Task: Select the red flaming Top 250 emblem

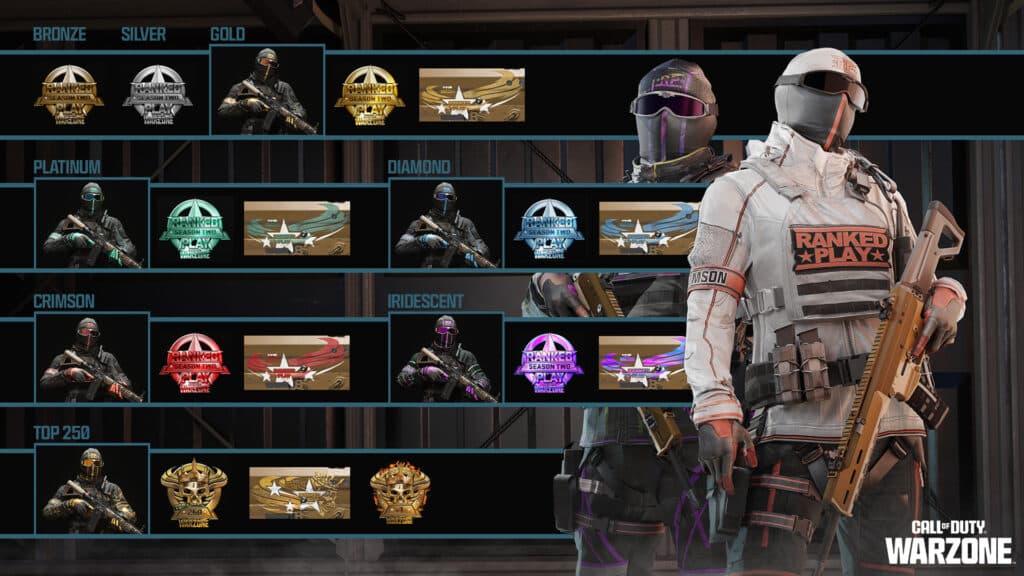Action: tap(400, 493)
